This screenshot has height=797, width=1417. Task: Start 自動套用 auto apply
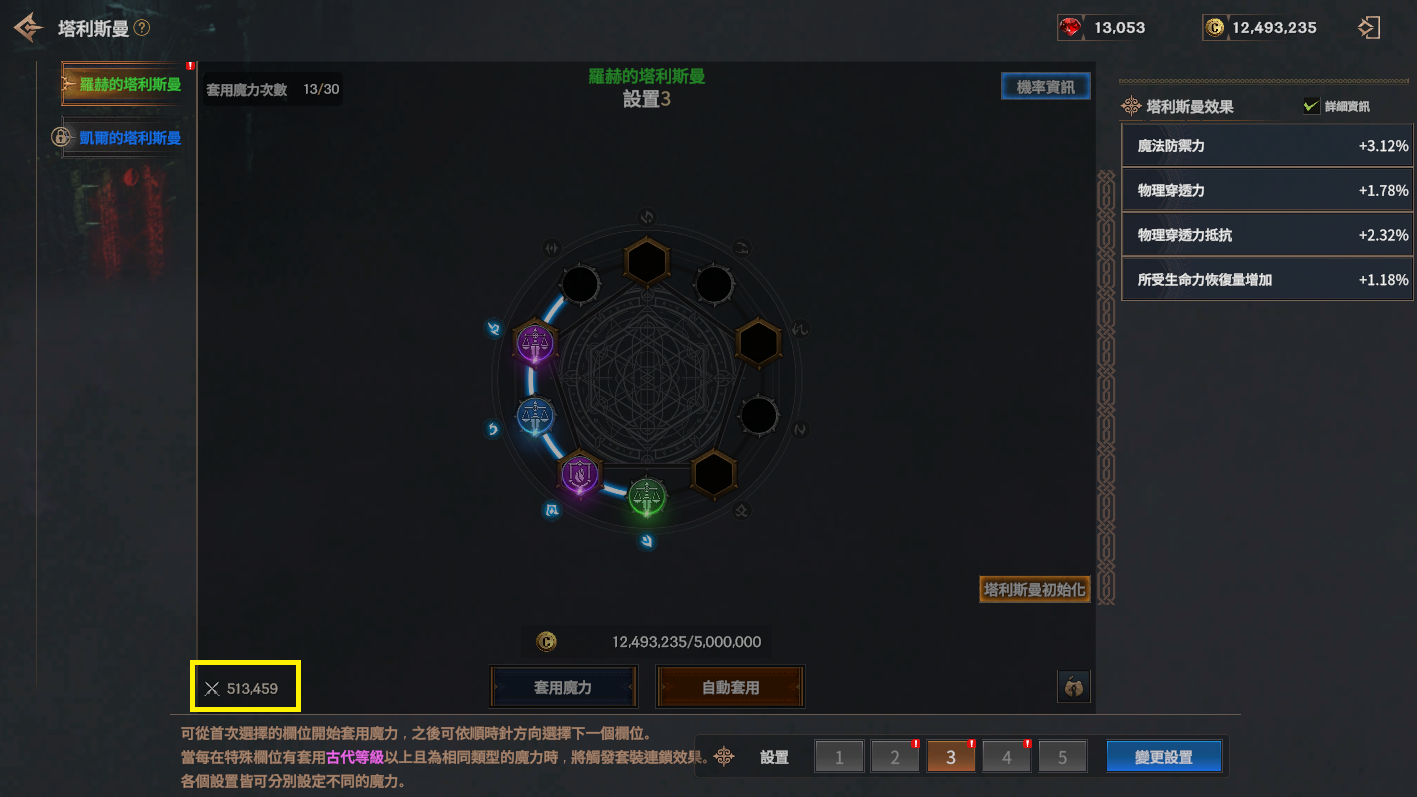coord(730,687)
